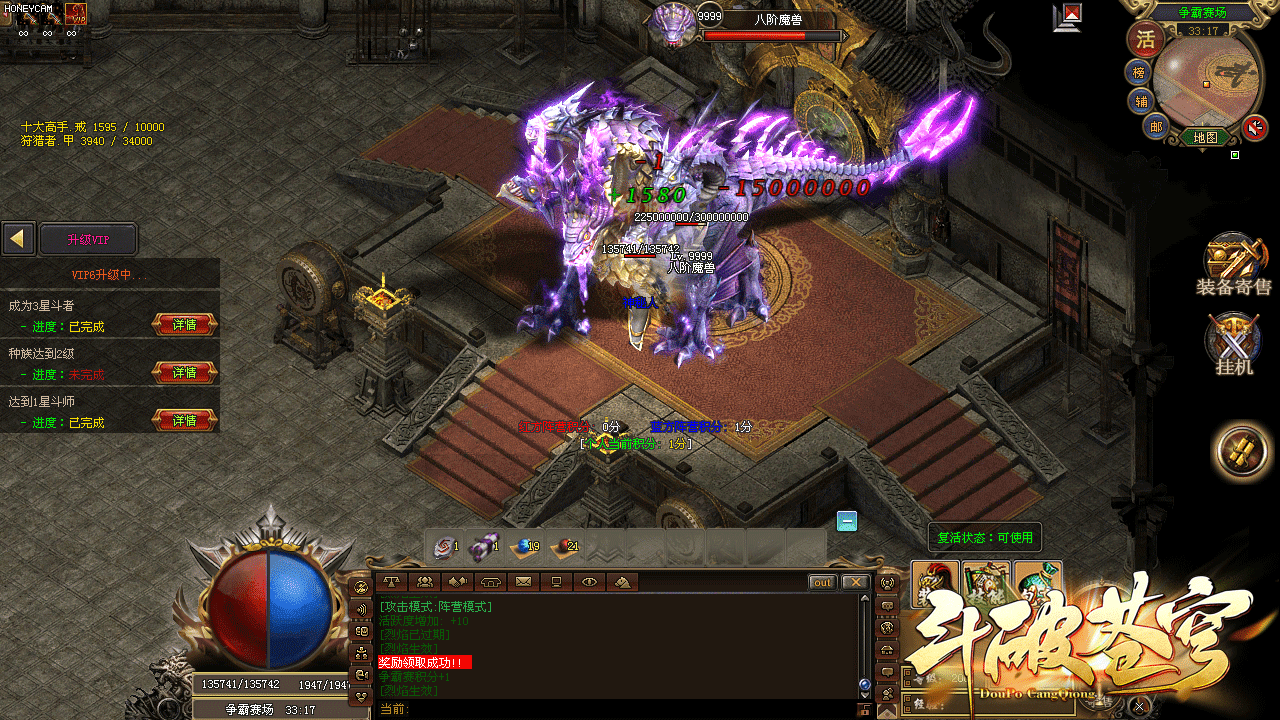The width and height of the screenshot is (1280, 720).
Task: Toggle the muted sound speaker icon
Action: pos(1254,128)
